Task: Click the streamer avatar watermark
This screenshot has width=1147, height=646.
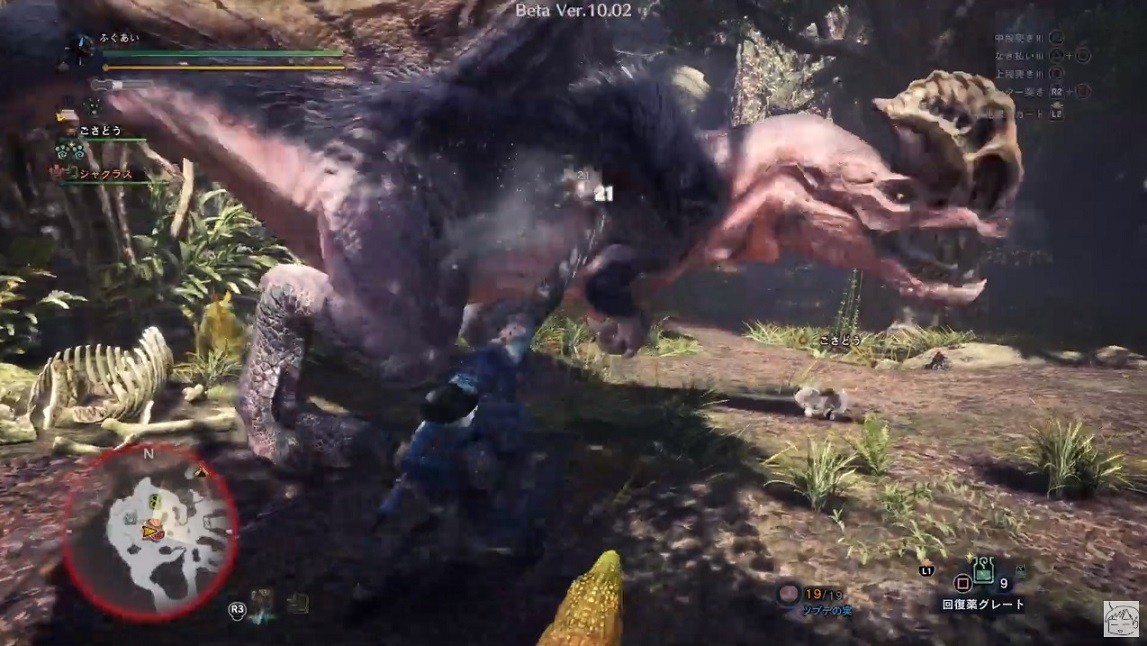Action: click(1122, 620)
